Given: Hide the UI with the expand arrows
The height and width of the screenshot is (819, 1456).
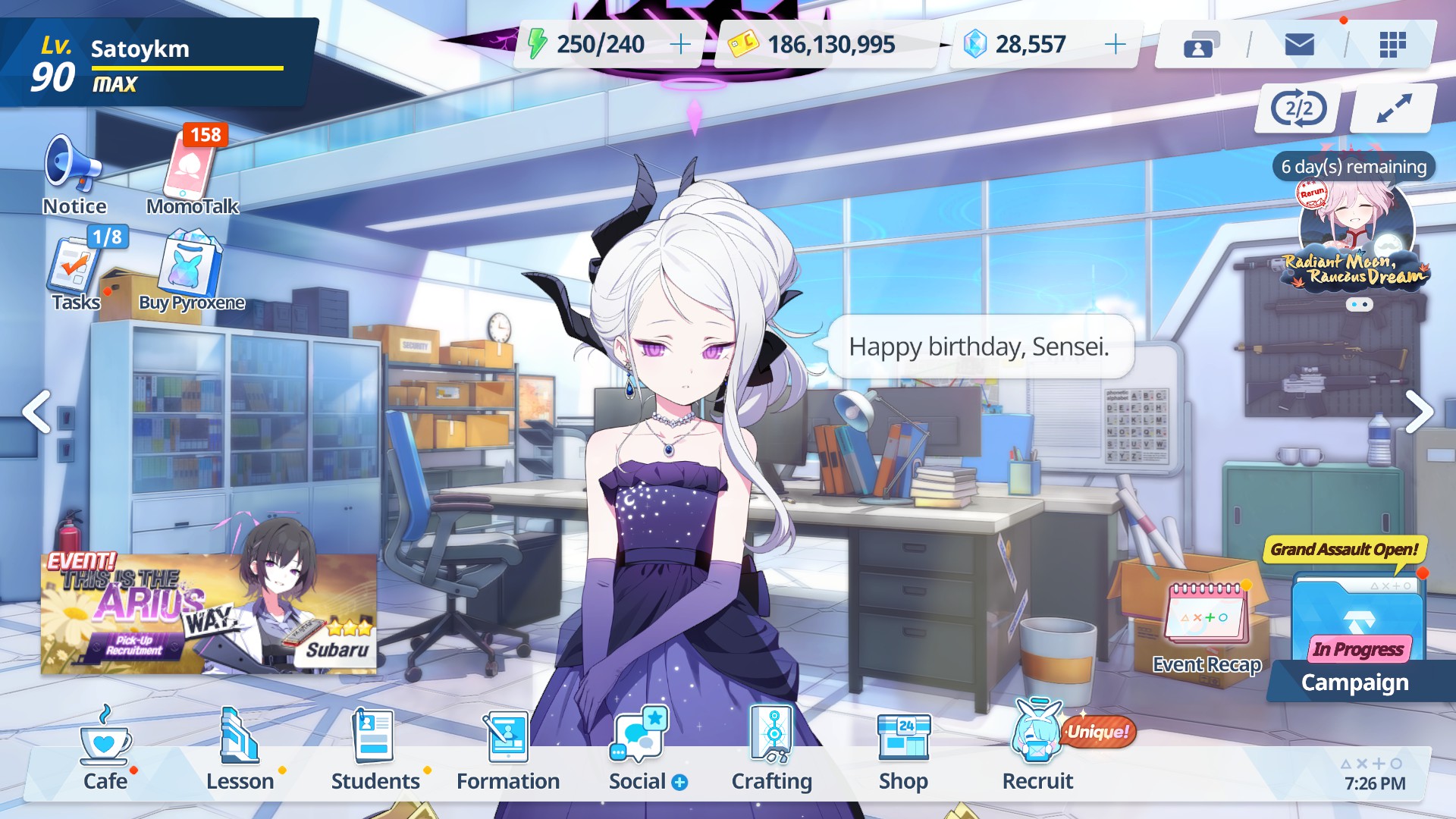Looking at the screenshot, I should coord(1394,108).
